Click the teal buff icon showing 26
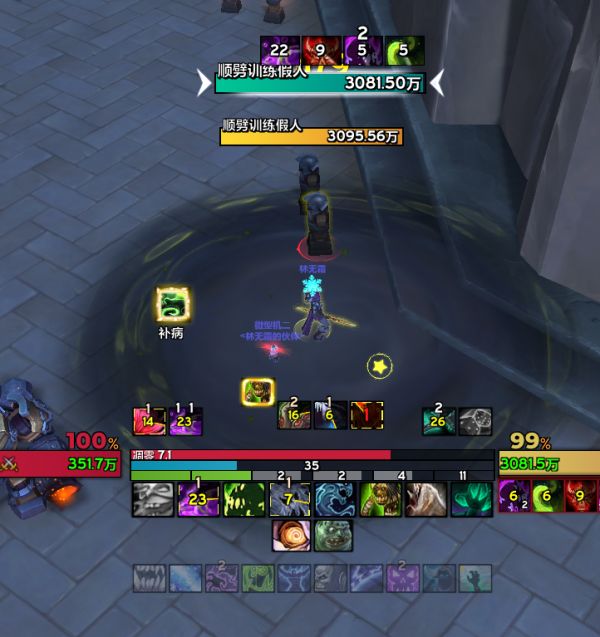Viewport: 600px width, 637px height. click(x=438, y=421)
